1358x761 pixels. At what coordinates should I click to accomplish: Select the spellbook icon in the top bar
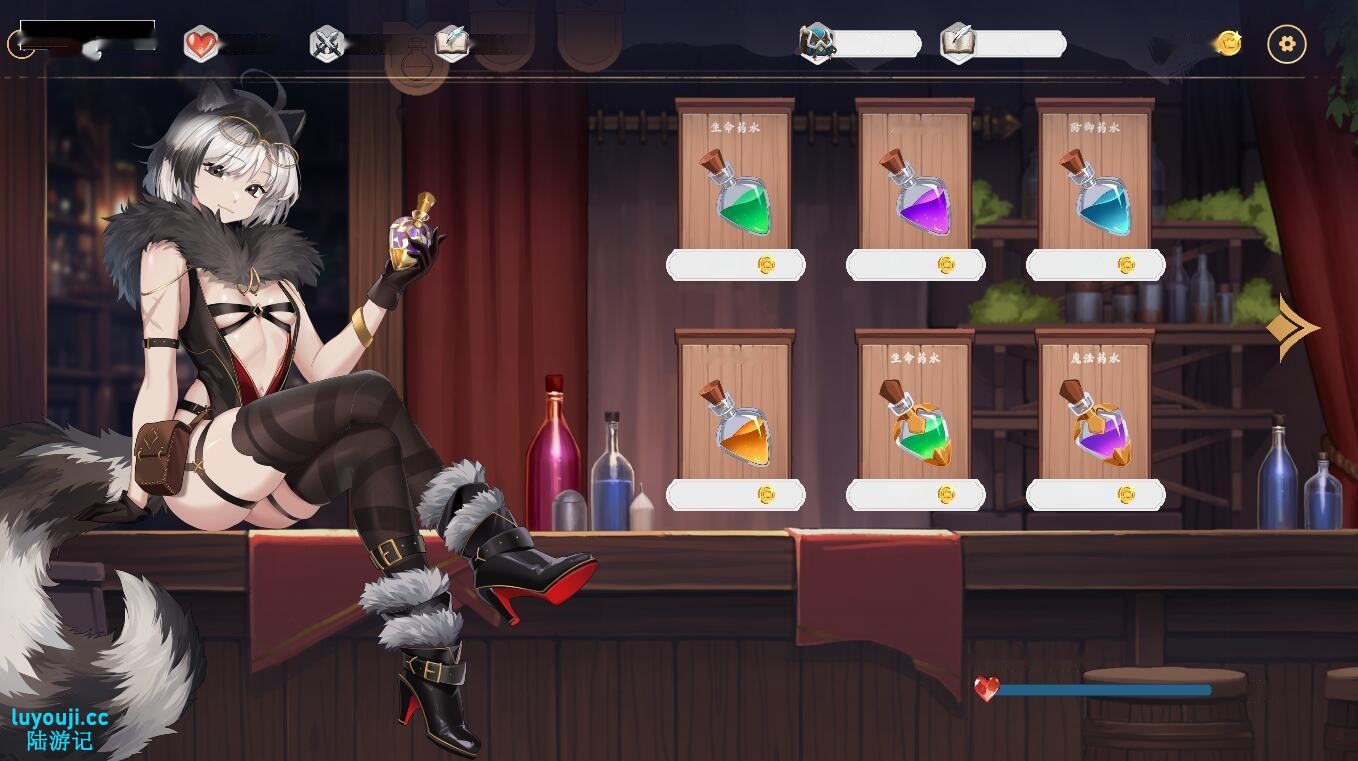pyautogui.click(x=957, y=43)
